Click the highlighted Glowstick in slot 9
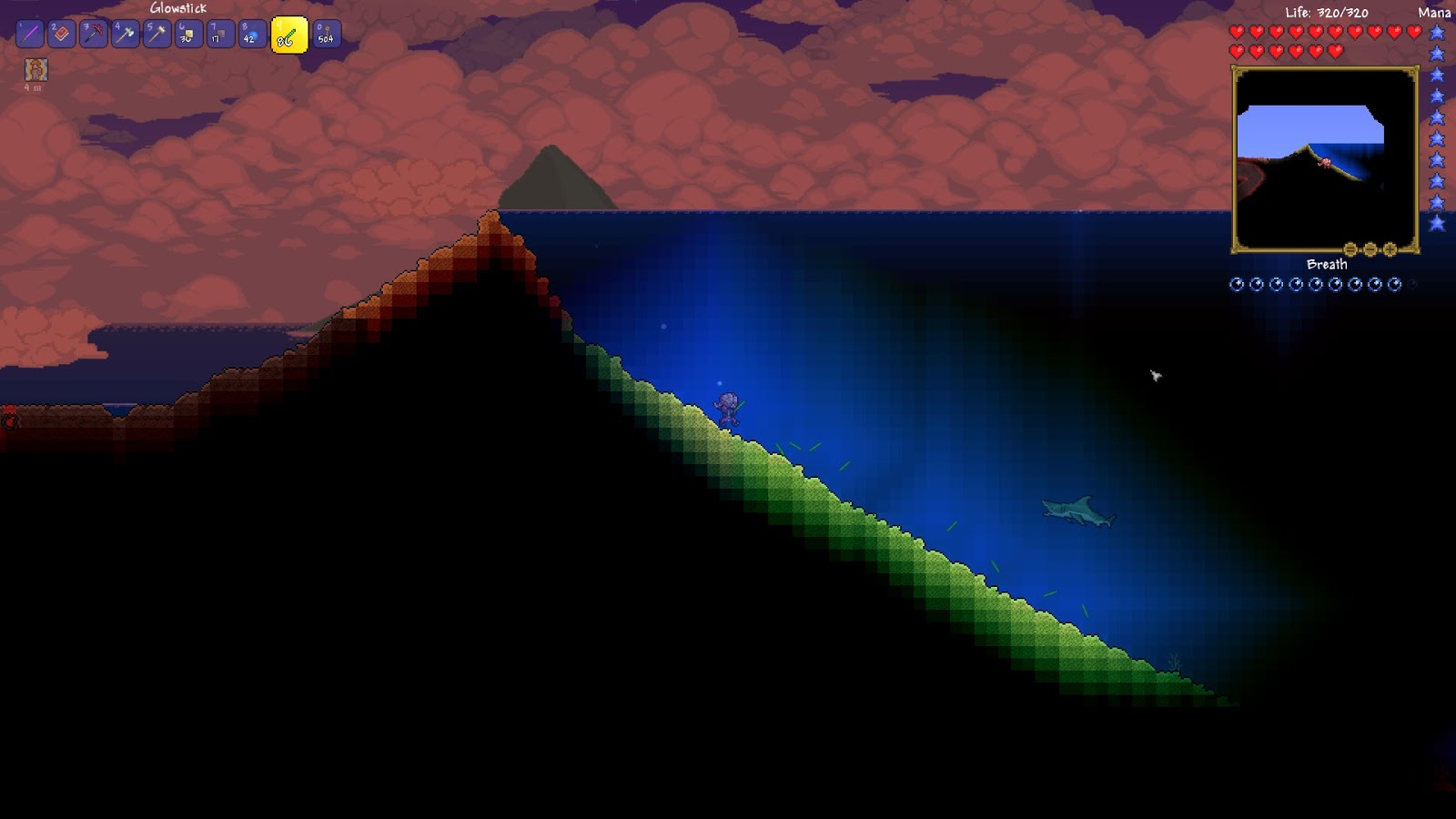Image resolution: width=1456 pixels, height=819 pixels. [289, 35]
